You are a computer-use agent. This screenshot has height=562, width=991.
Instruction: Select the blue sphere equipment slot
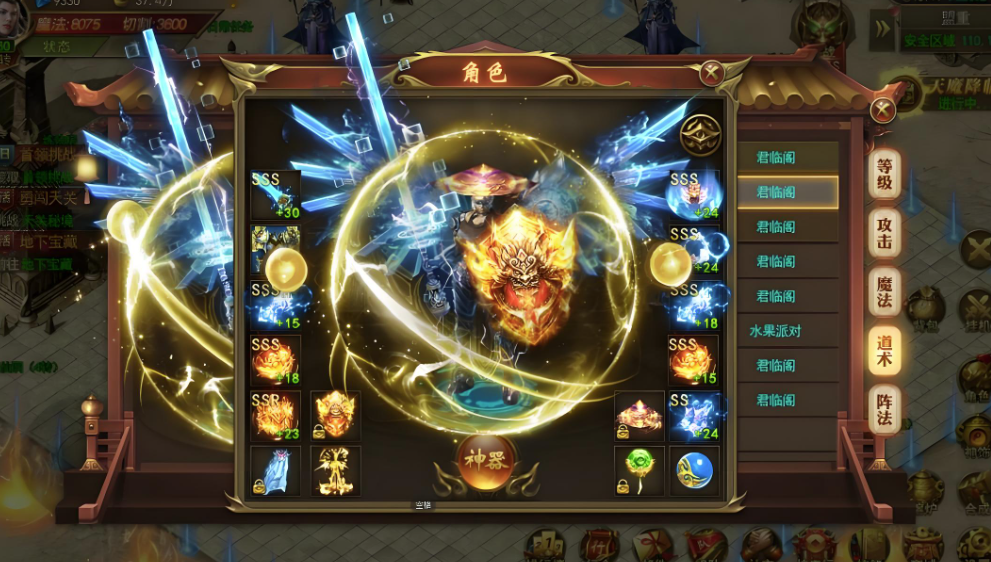(x=693, y=471)
